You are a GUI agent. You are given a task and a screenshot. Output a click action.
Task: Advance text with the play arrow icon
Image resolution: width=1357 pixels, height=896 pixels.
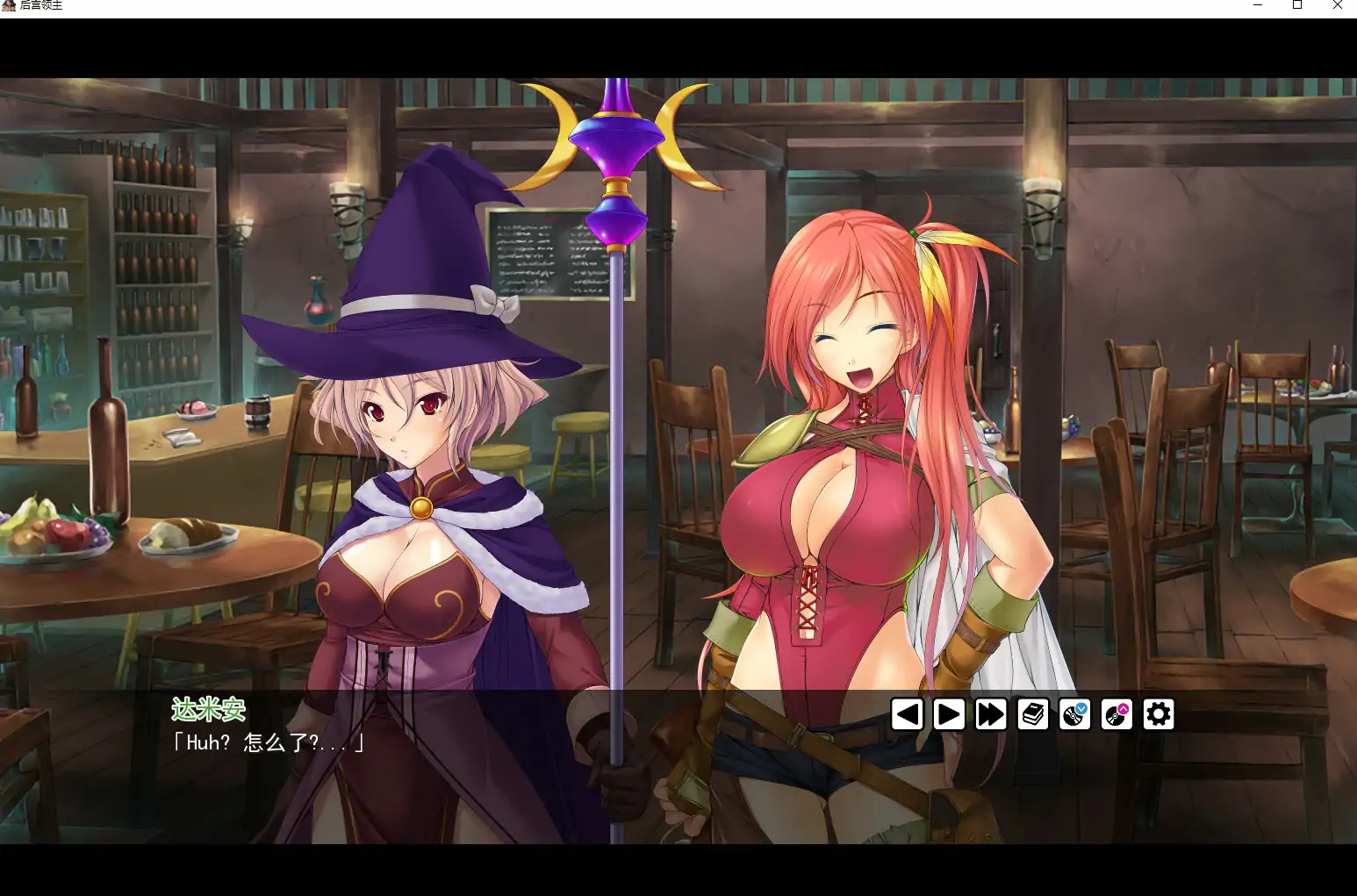click(949, 714)
